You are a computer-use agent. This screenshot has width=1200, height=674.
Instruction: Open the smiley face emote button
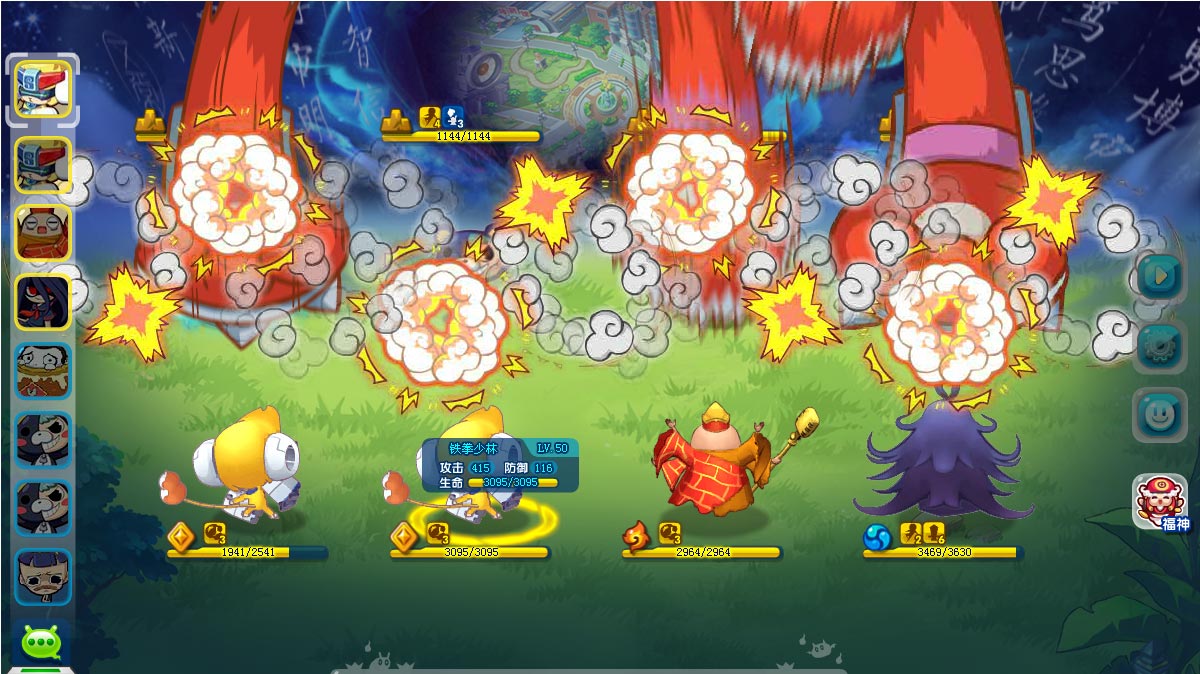[x=1160, y=415]
